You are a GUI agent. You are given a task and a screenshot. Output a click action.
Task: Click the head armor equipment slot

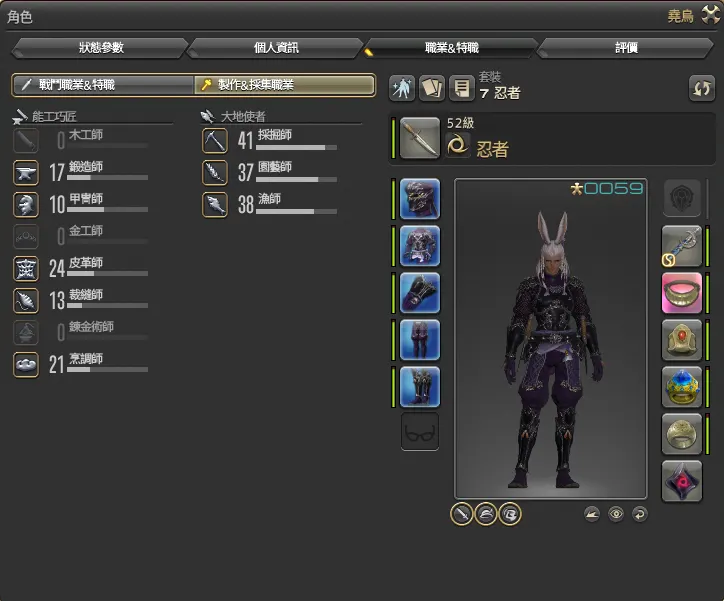click(x=420, y=199)
